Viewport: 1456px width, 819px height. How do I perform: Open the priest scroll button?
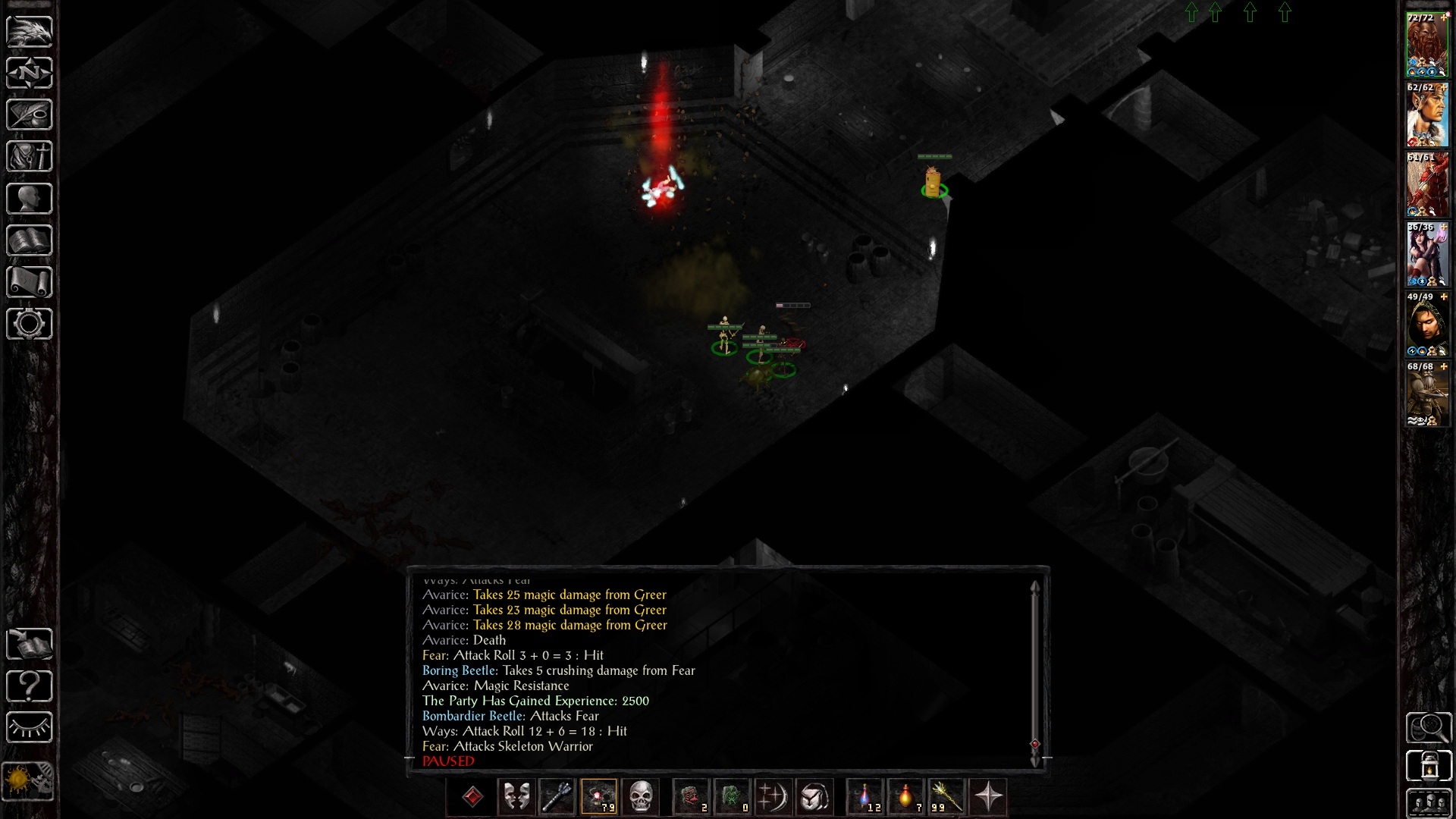[30, 282]
